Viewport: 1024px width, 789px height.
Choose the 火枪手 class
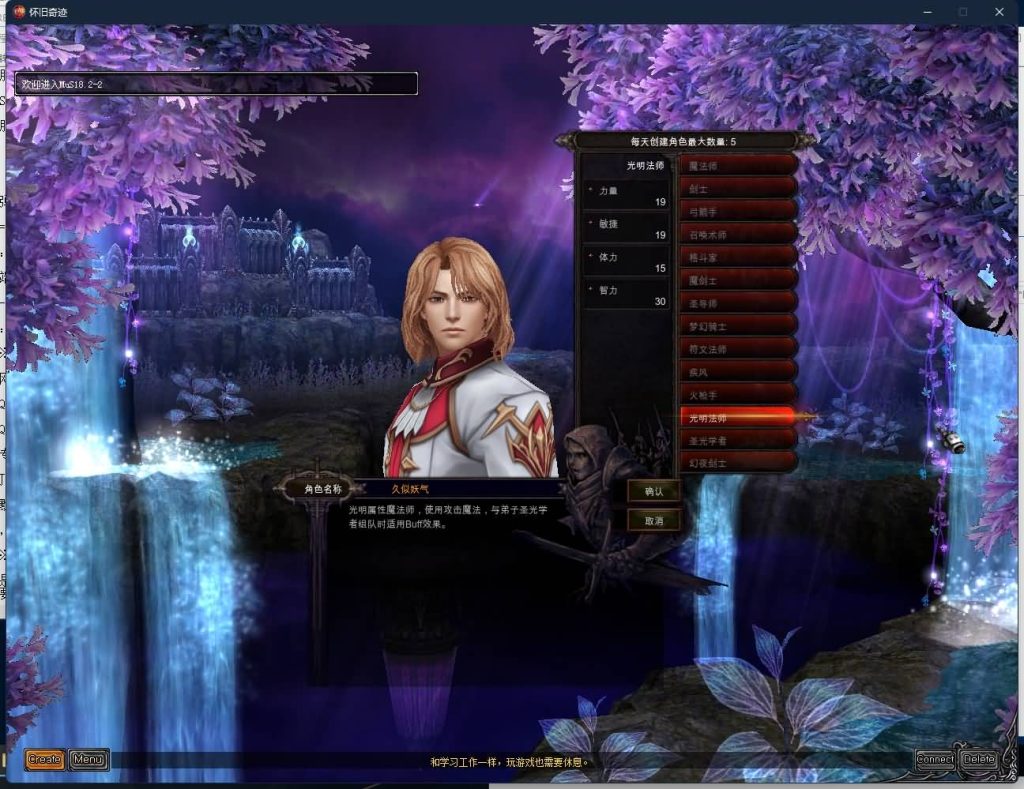click(738, 395)
